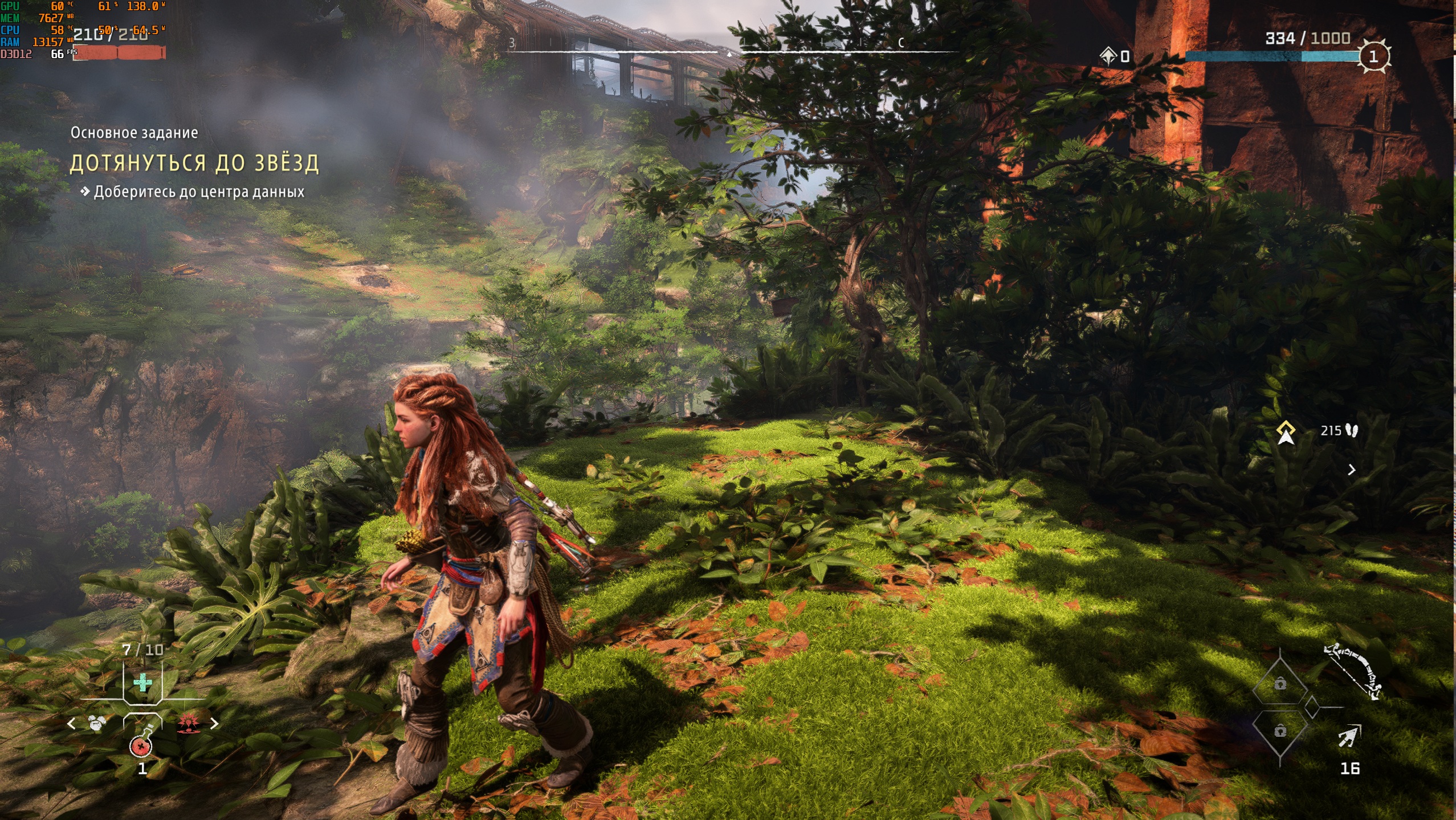
Task: Use the green cross medicinal pouch
Action: [142, 682]
